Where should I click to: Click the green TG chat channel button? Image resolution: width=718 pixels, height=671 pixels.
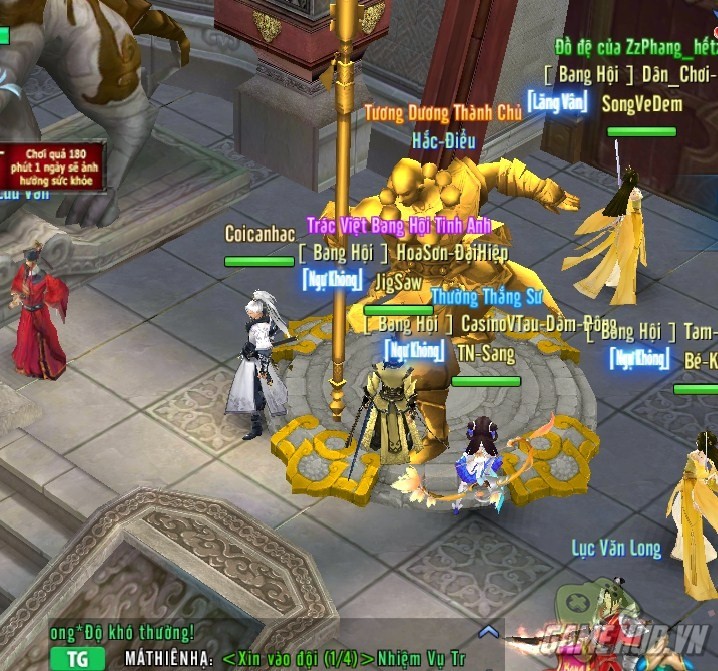click(77, 658)
